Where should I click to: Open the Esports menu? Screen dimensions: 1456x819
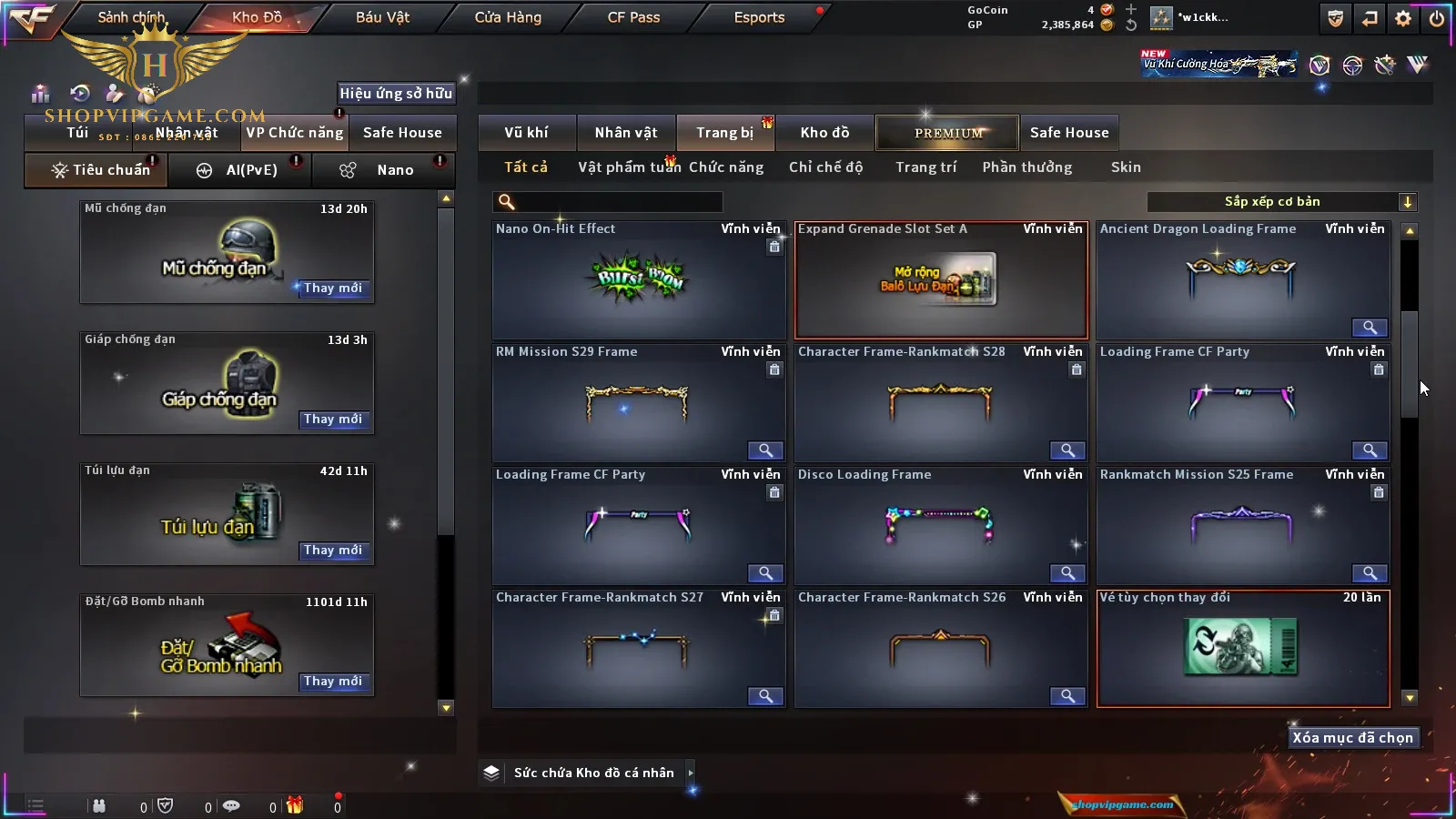759,17
